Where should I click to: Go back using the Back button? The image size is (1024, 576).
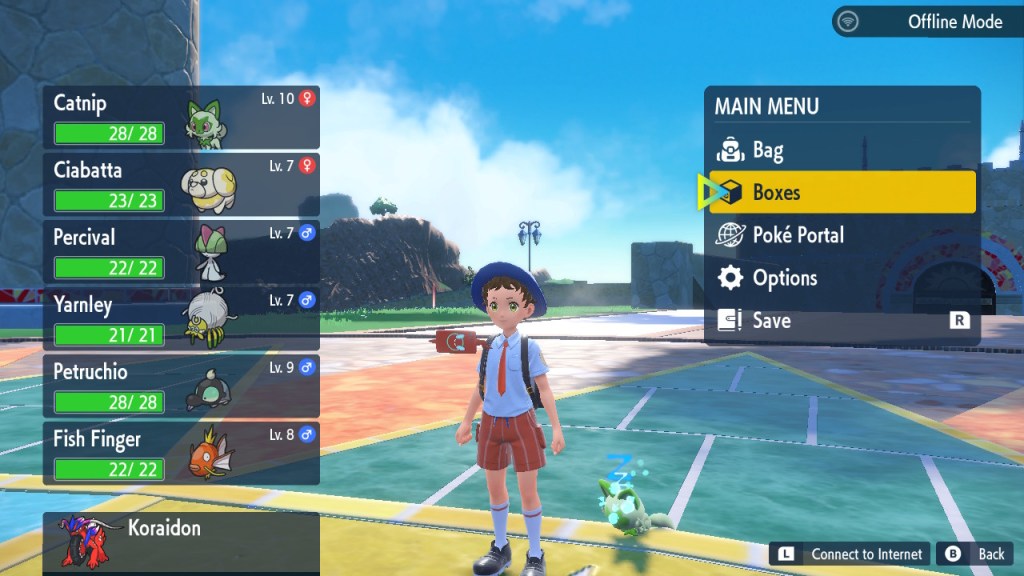coord(975,554)
